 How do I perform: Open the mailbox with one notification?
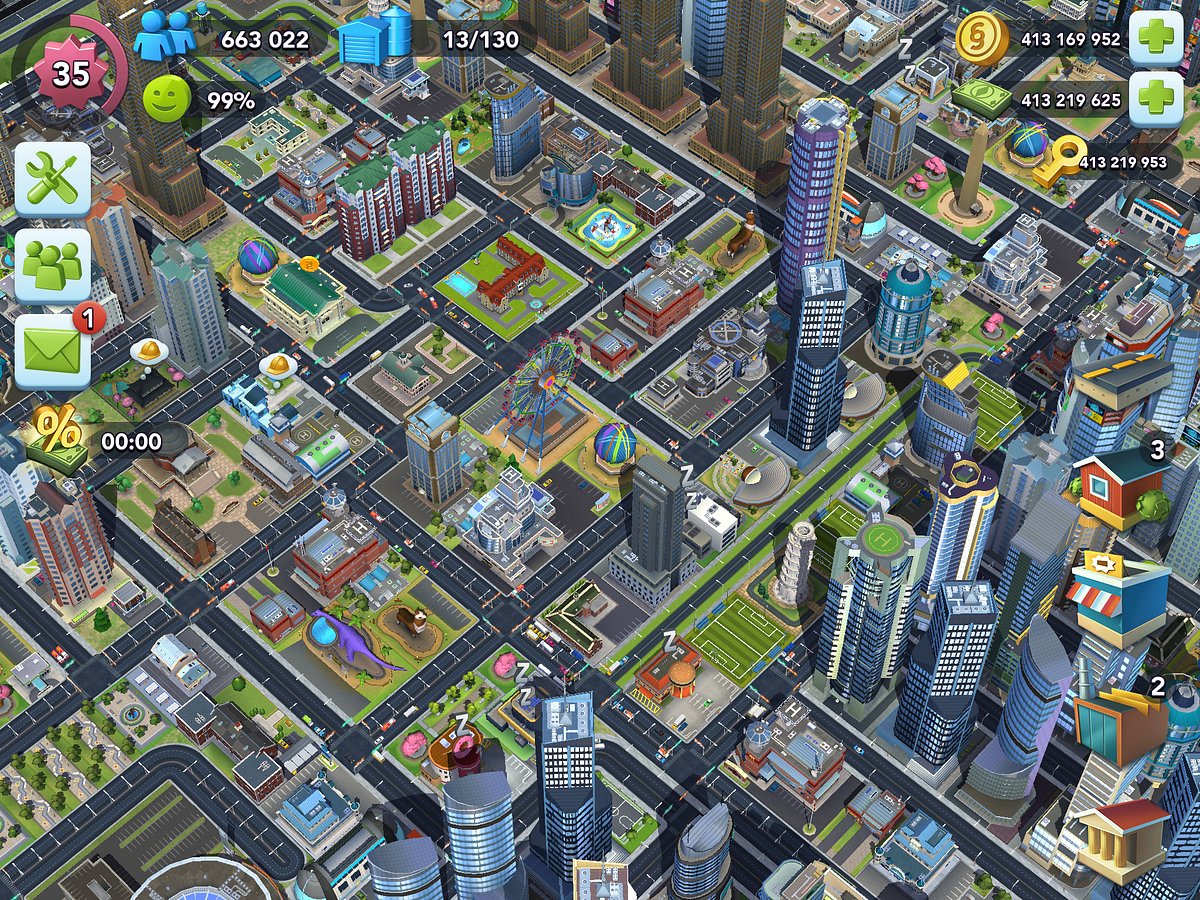[52, 352]
